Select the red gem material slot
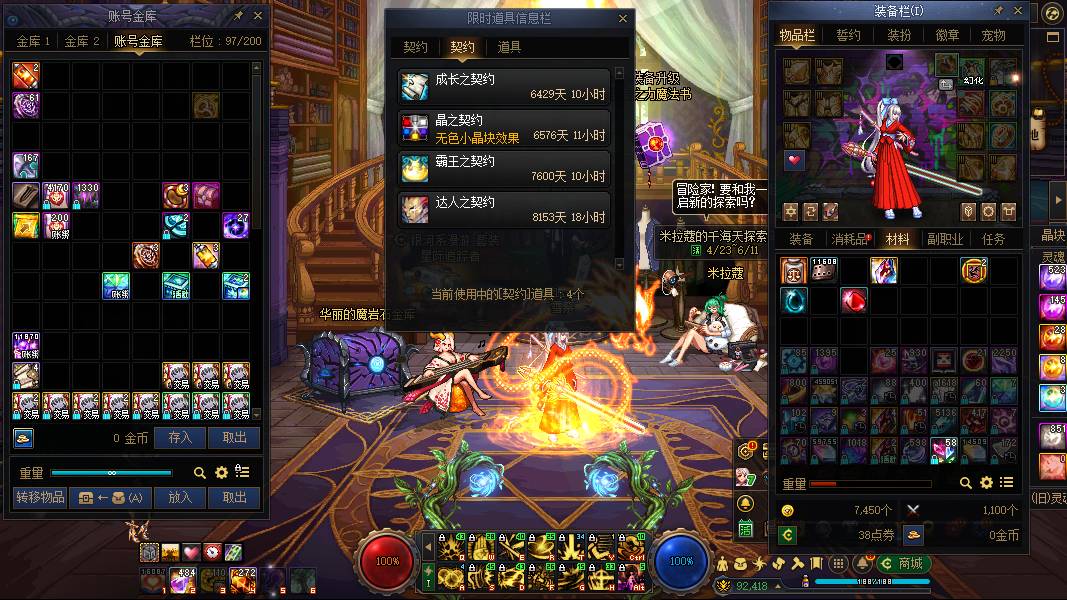This screenshot has width=1067, height=600. coord(853,300)
